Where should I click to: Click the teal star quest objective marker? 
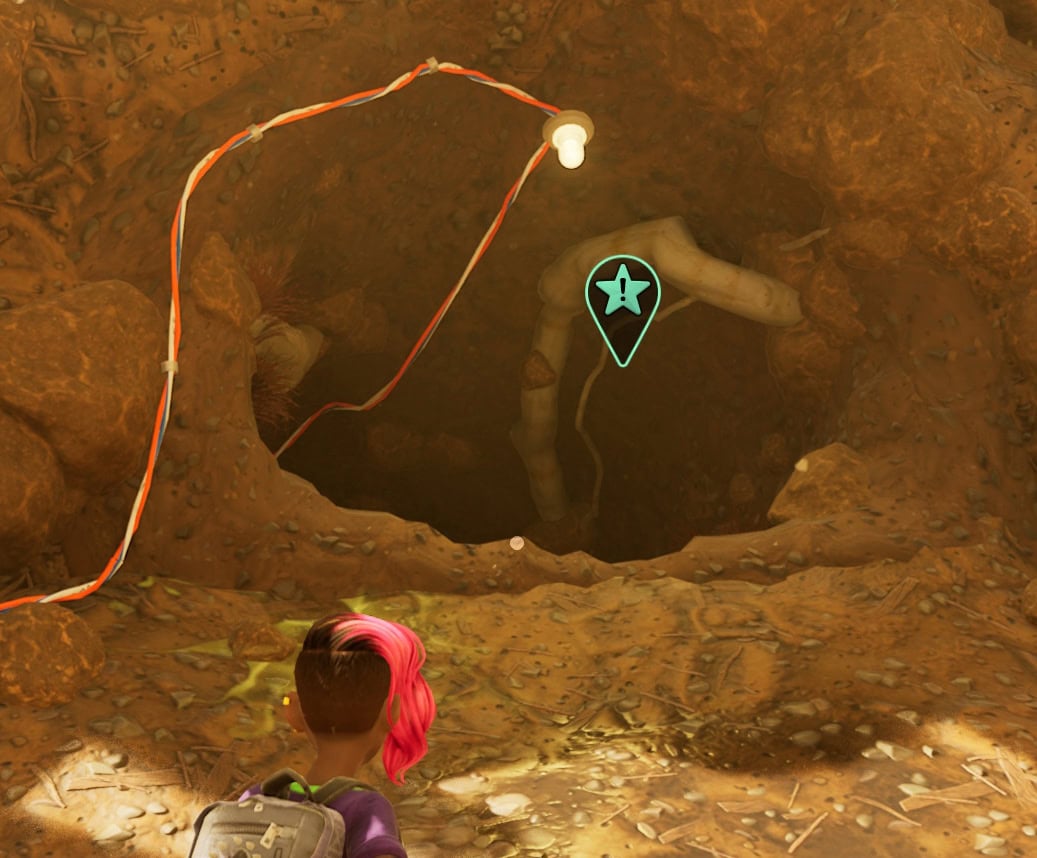coord(623,297)
